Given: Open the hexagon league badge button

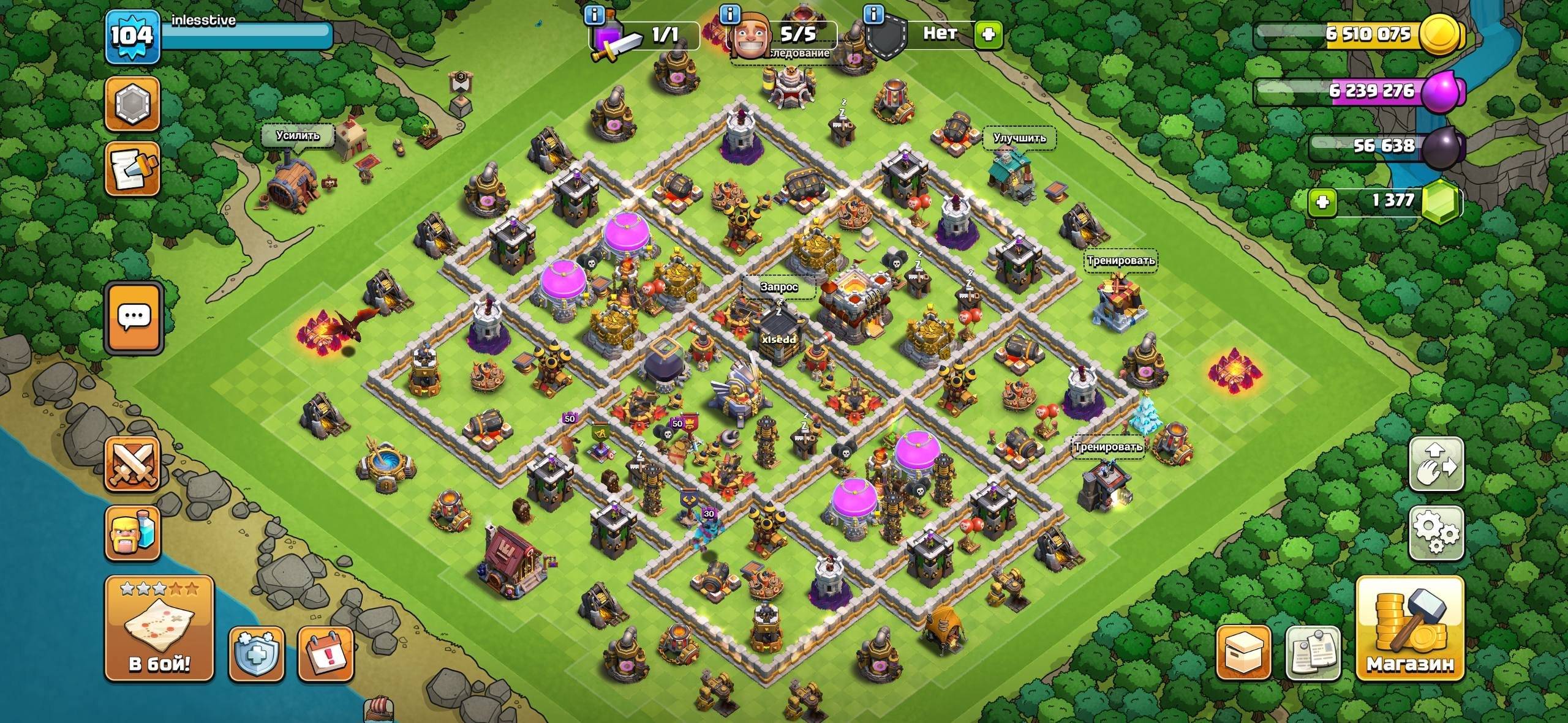Looking at the screenshot, I should [x=132, y=103].
